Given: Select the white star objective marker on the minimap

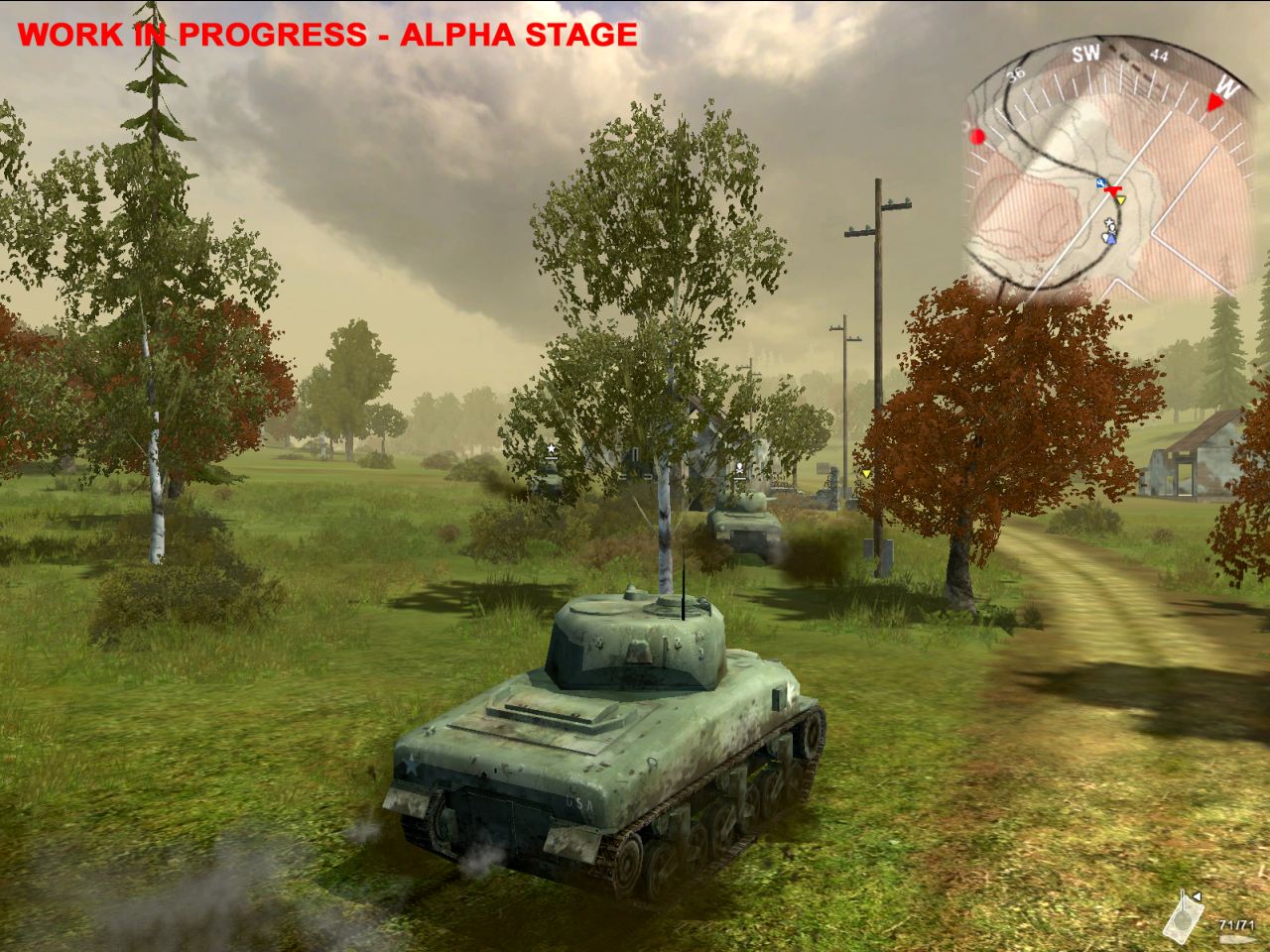Looking at the screenshot, I should pos(1108,221).
